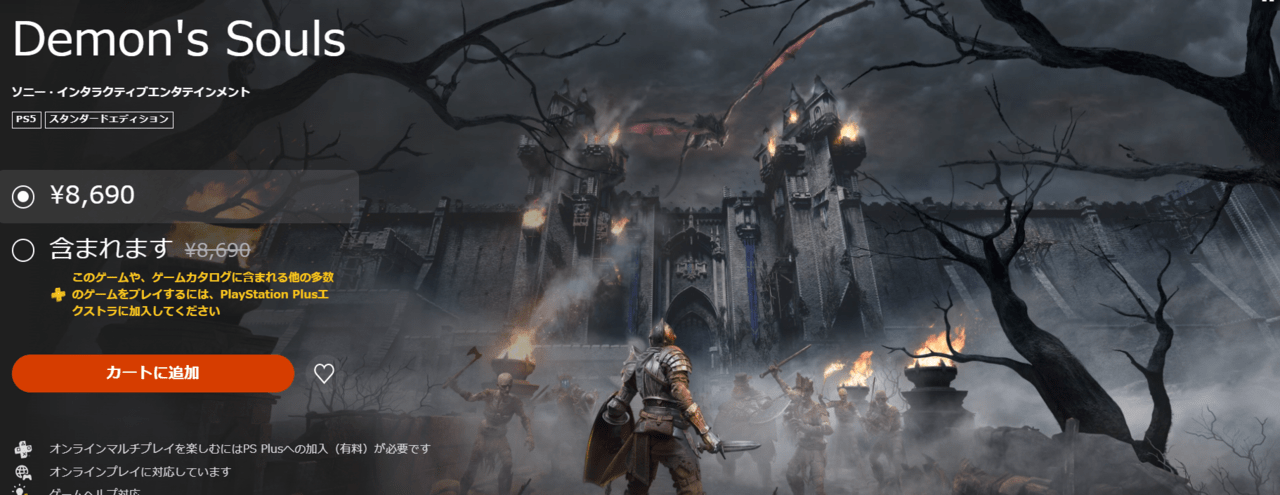Add Demon's Souls to wishlist via heart icon
Image resolution: width=1280 pixels, height=495 pixels.
tap(324, 374)
